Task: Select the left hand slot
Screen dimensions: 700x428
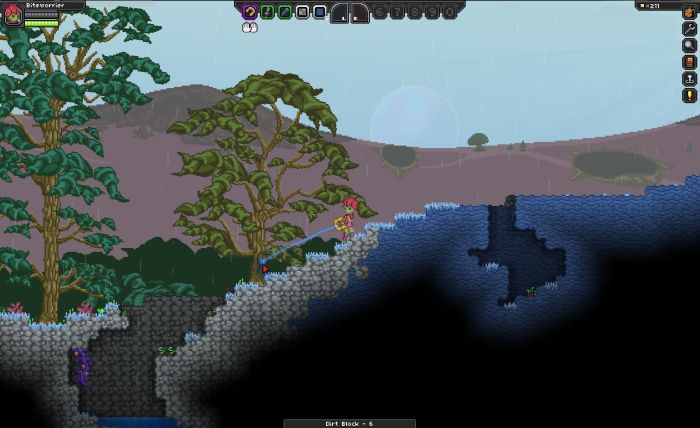Action: click(339, 13)
